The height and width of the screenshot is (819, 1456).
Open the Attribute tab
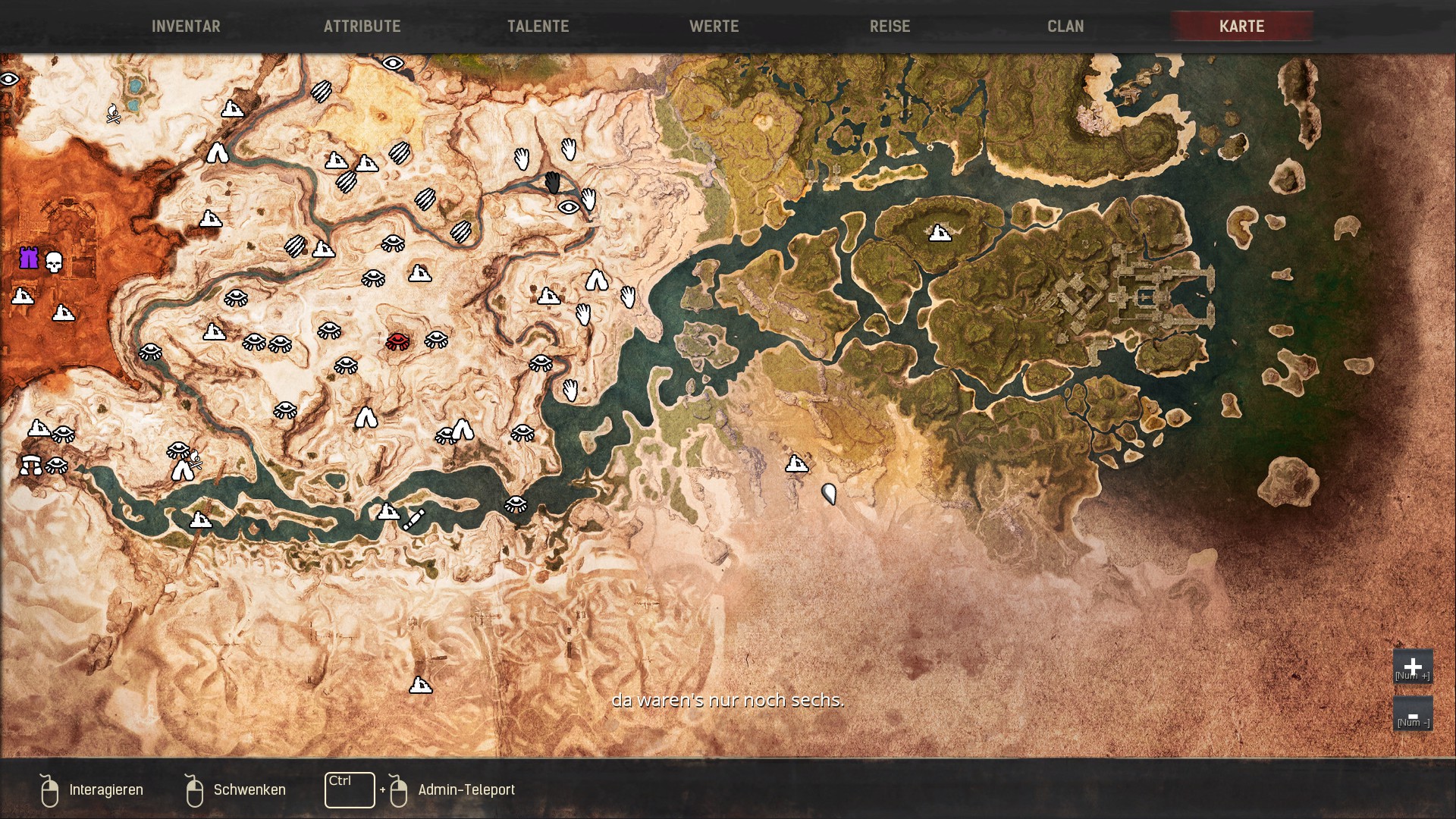362,26
